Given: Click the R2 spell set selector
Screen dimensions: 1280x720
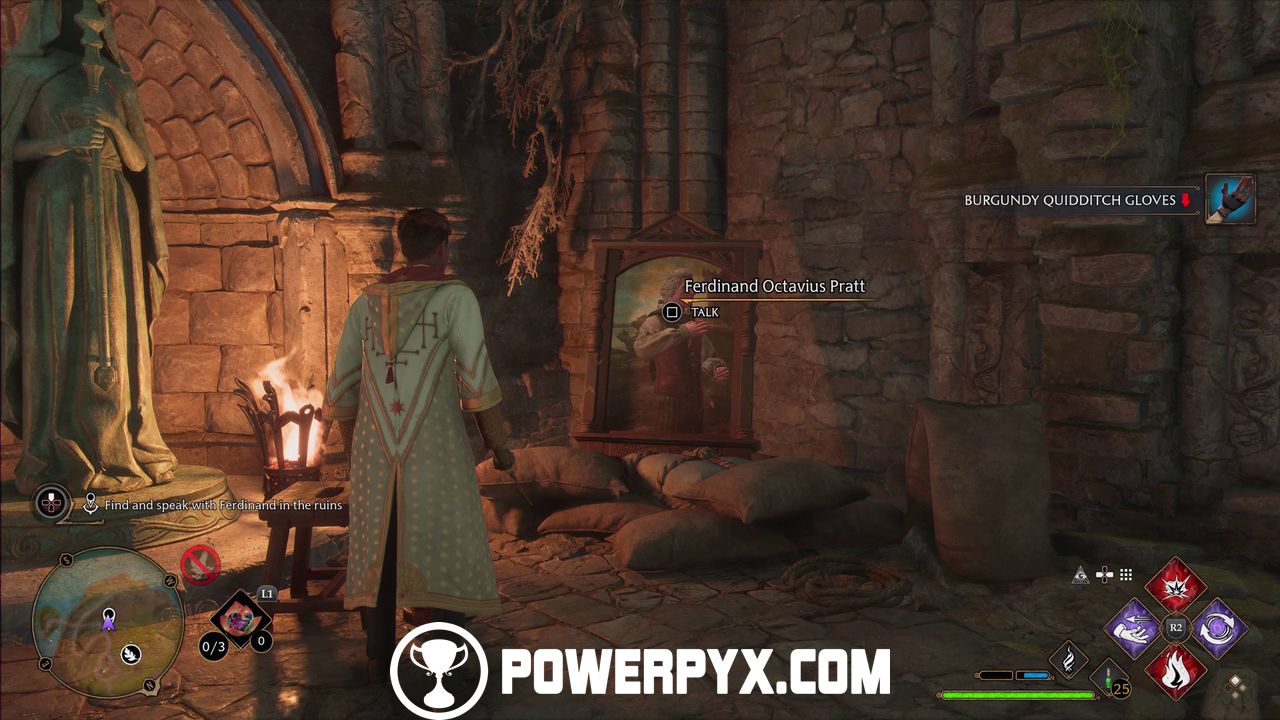Looking at the screenshot, I should click(1176, 626).
